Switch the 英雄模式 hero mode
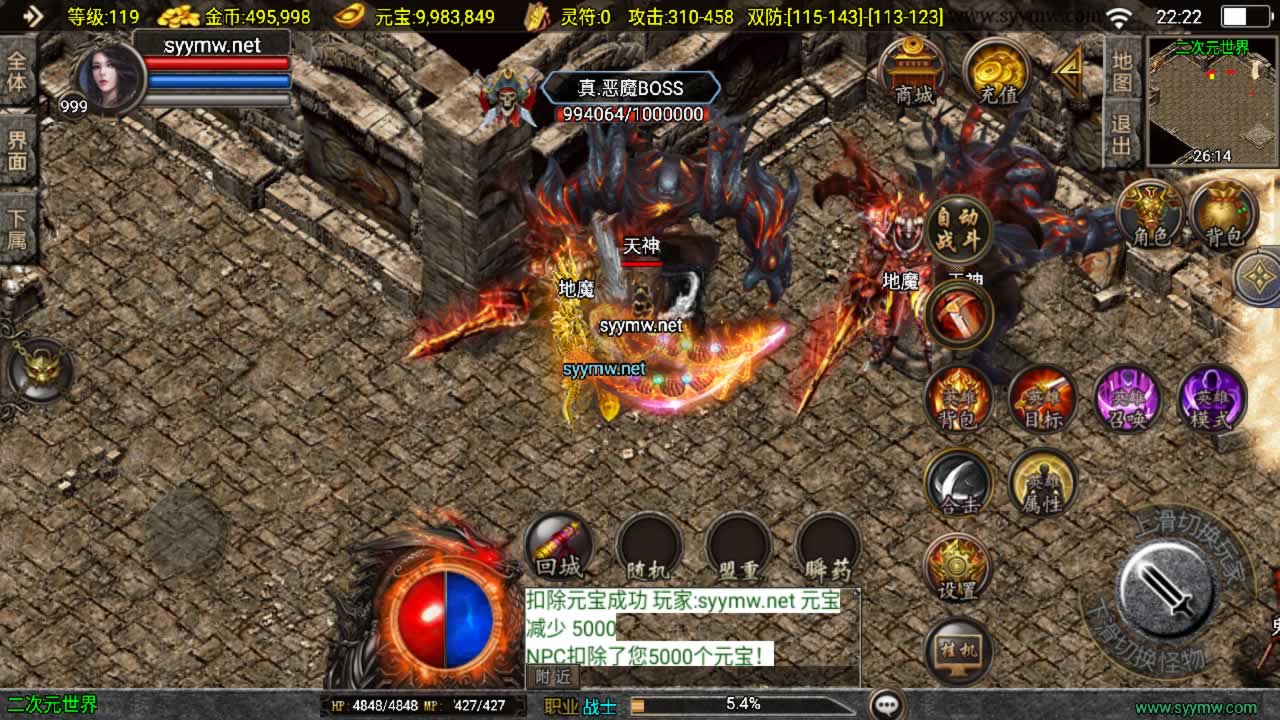Screen dimensions: 1280x720 (x=1212, y=398)
